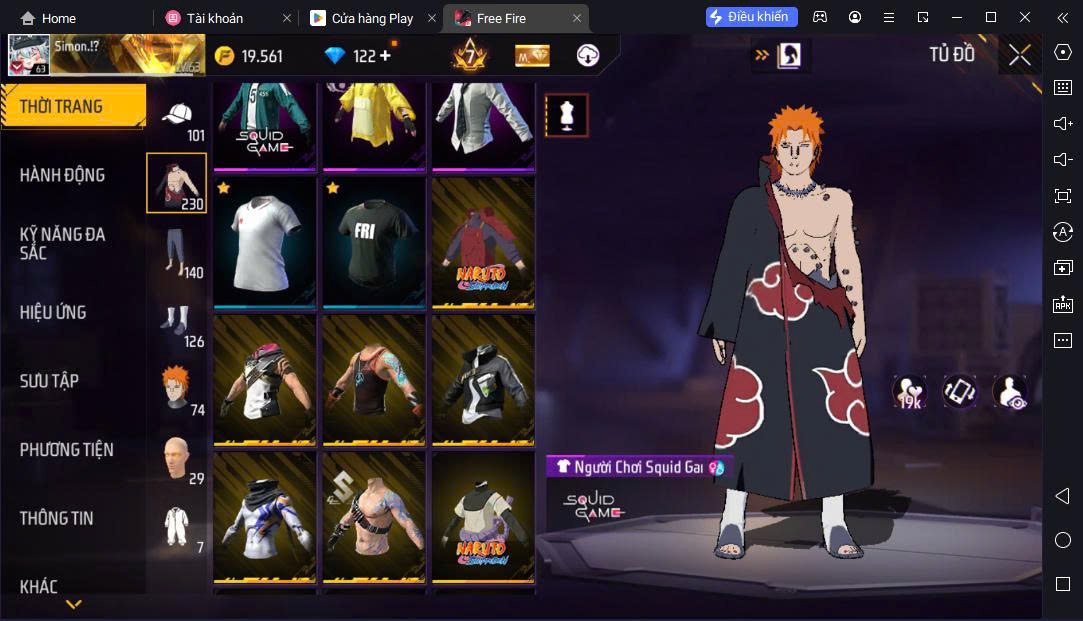This screenshot has width=1083, height=621.
Task: Select the black FRI t-shirt
Action: (x=374, y=243)
